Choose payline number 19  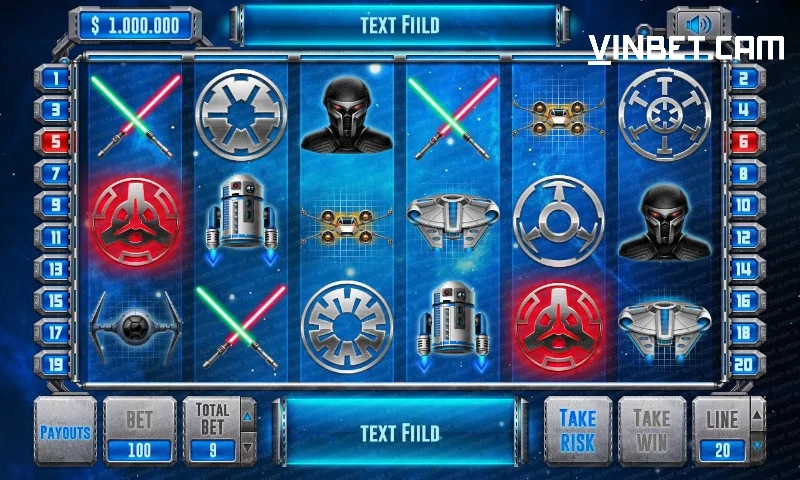[55, 364]
